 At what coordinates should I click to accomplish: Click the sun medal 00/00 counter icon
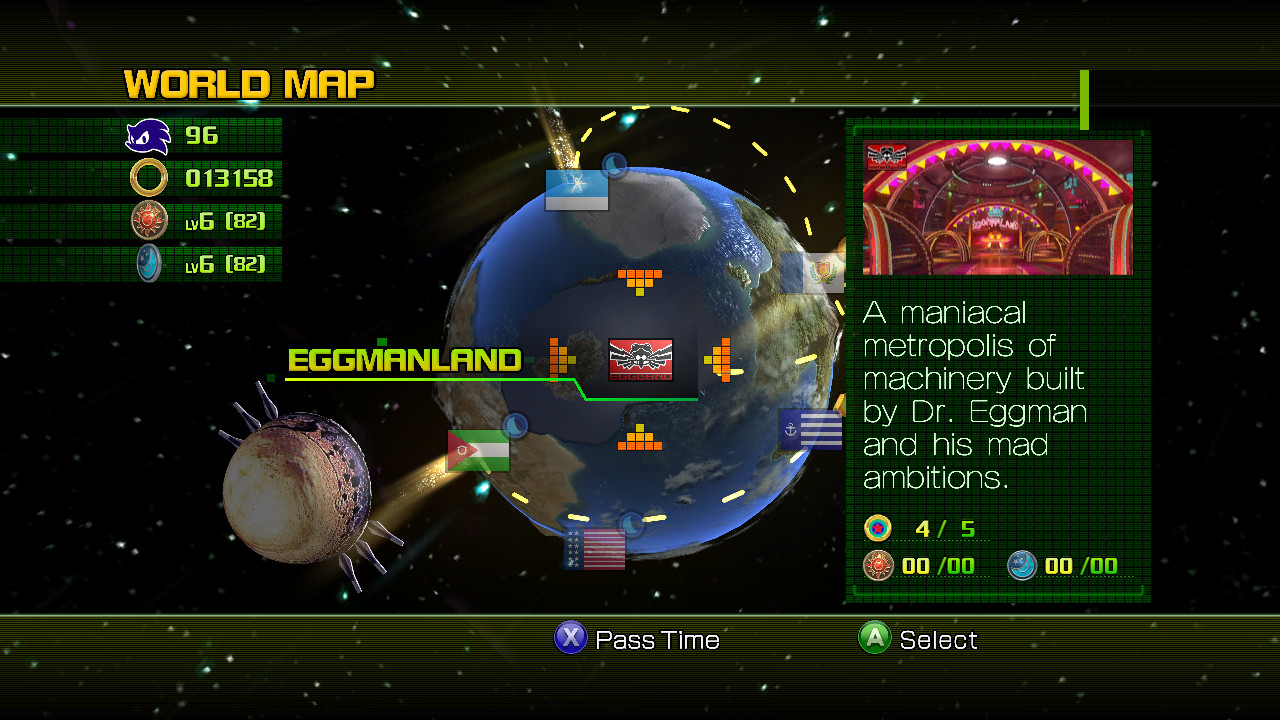click(x=877, y=566)
